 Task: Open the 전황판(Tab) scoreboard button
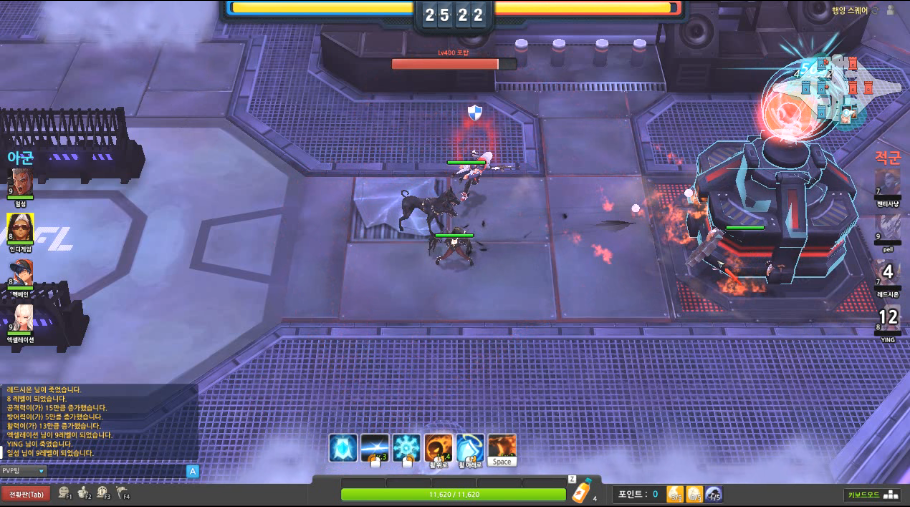(x=25, y=493)
